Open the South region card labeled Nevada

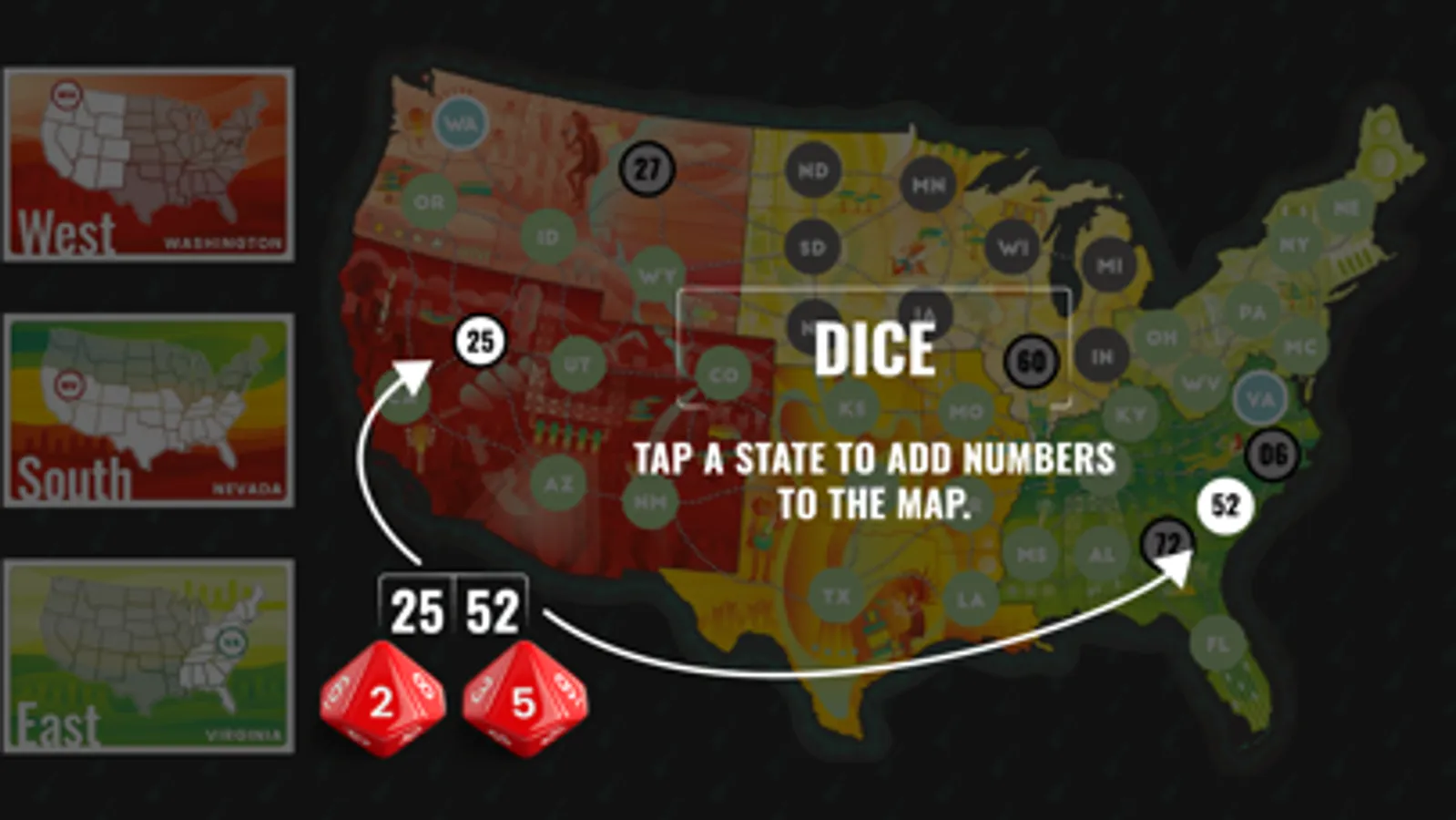148,408
